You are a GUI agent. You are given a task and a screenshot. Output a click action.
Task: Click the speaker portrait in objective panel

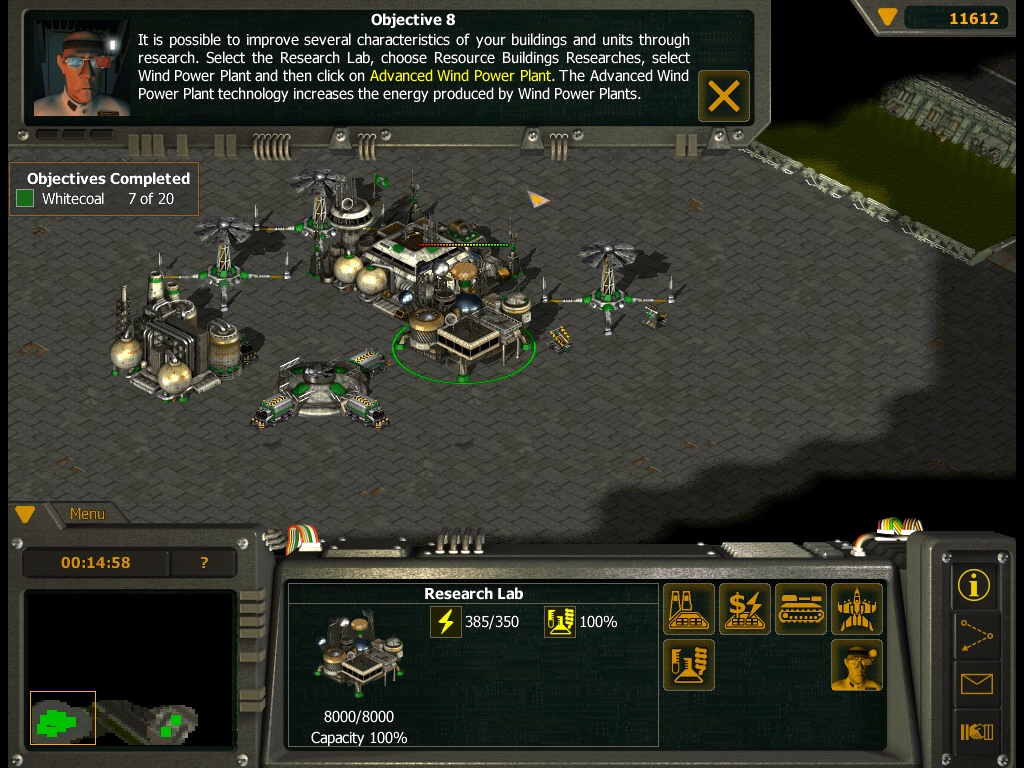click(x=82, y=66)
